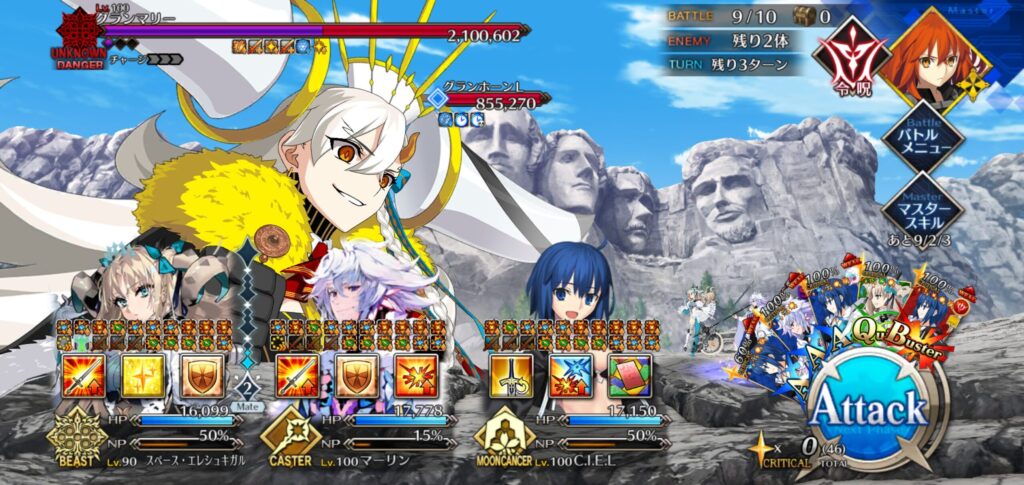Use Space Ereshkigal's sword attack-up skill
Screen dimensions: 1024x485
[83, 374]
